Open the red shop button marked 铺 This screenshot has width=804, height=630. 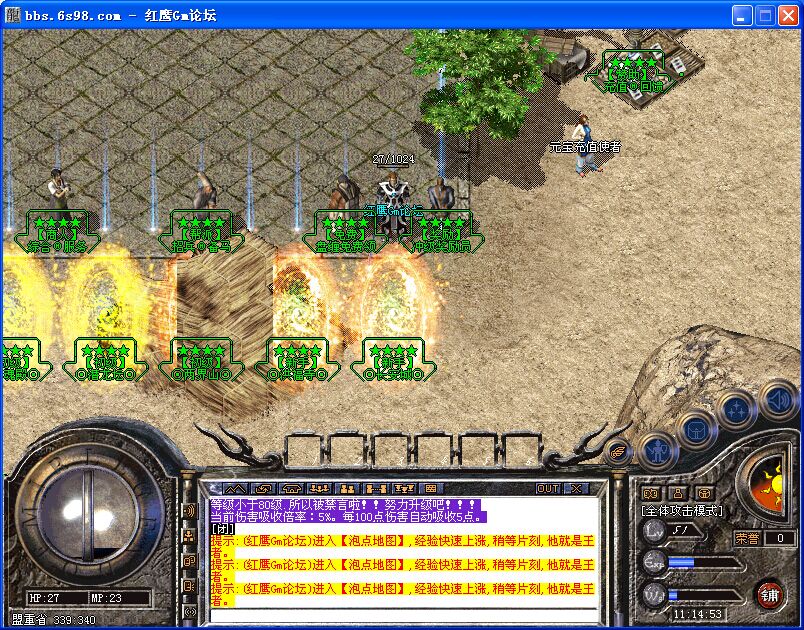(x=769, y=594)
